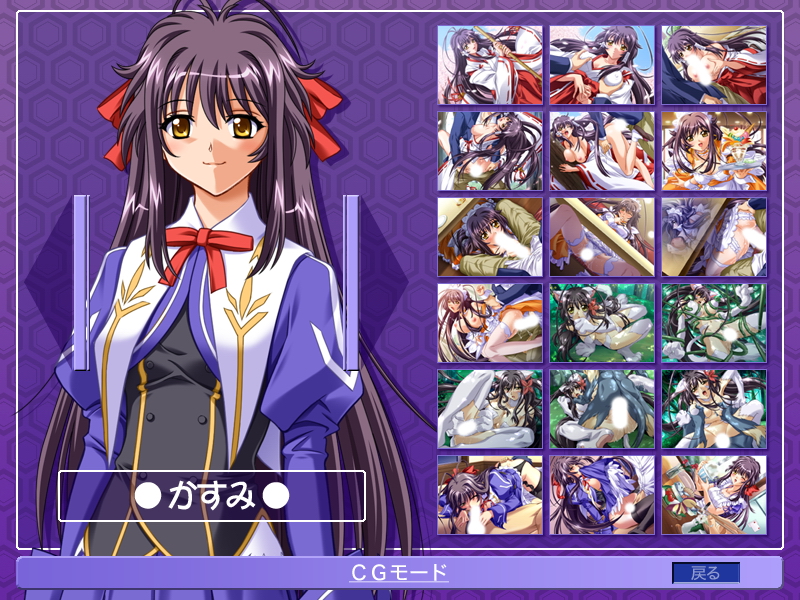Click the 戻る back button
Screen dimensions: 800x600
click(706, 573)
